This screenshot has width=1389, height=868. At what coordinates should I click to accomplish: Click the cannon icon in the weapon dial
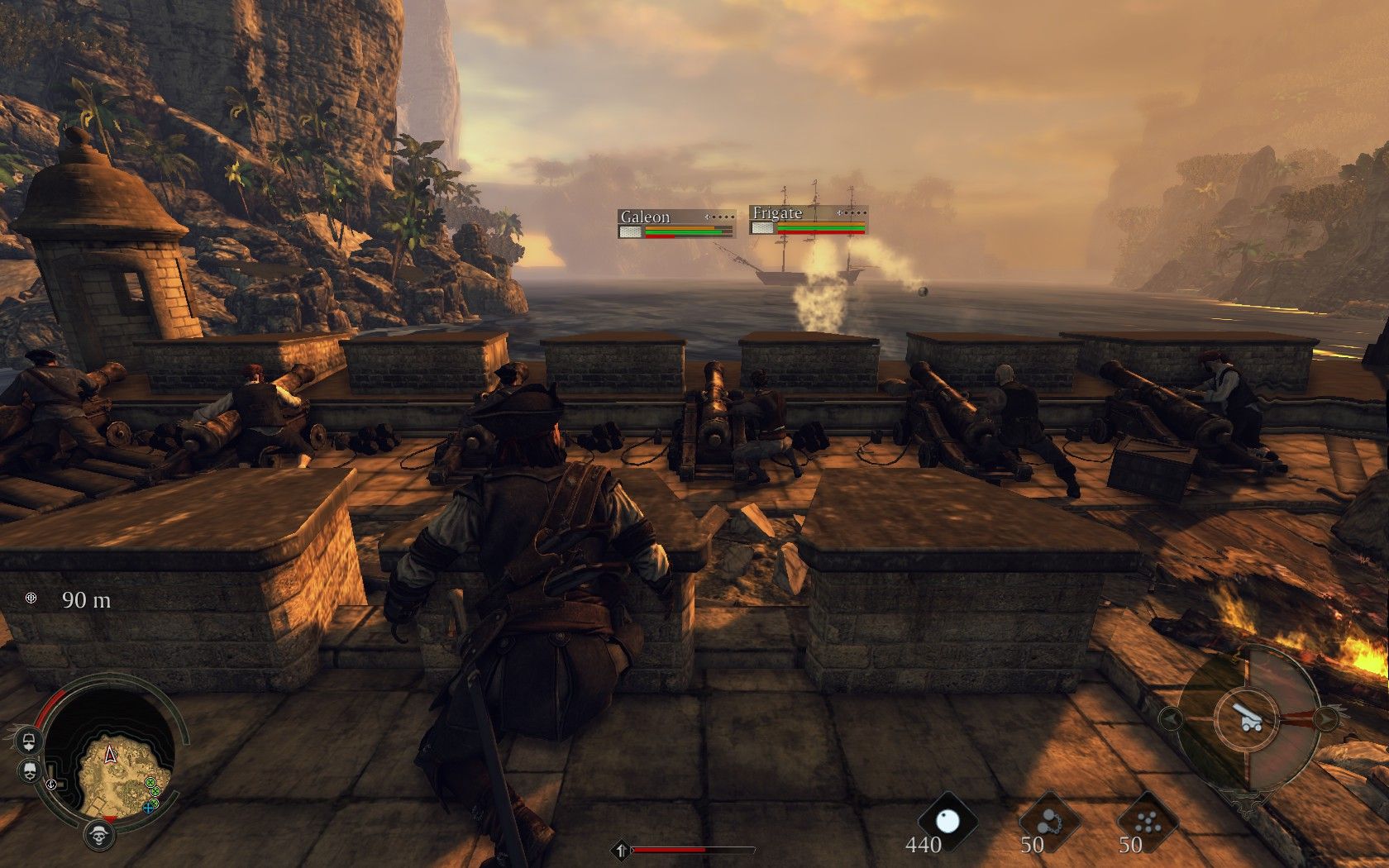coord(1244,720)
